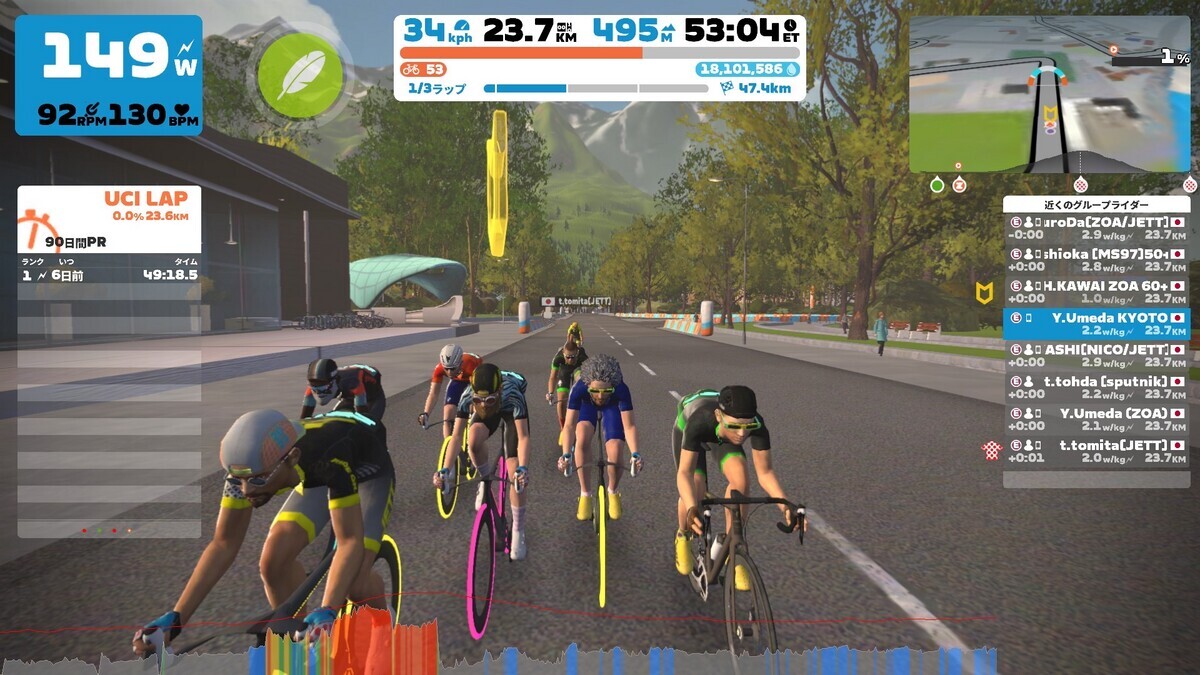Select t.tohda (sputnik) in rider list
This screenshot has height=675, width=1200.
tap(1097, 387)
